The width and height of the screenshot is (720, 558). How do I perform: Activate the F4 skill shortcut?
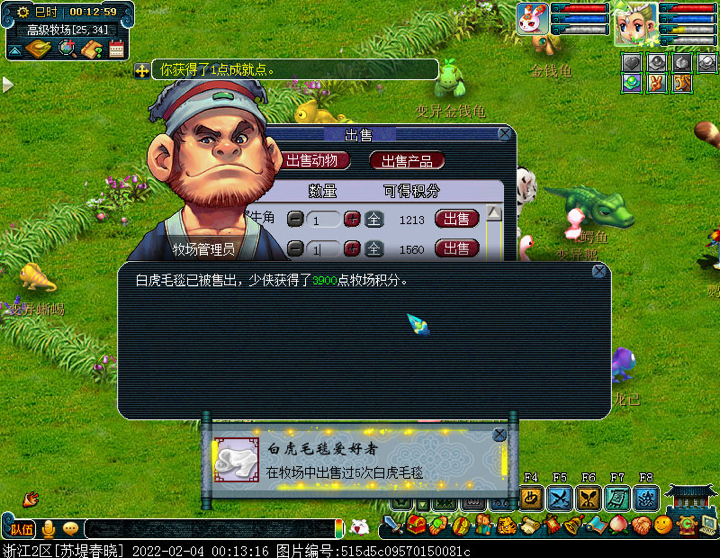tap(531, 497)
